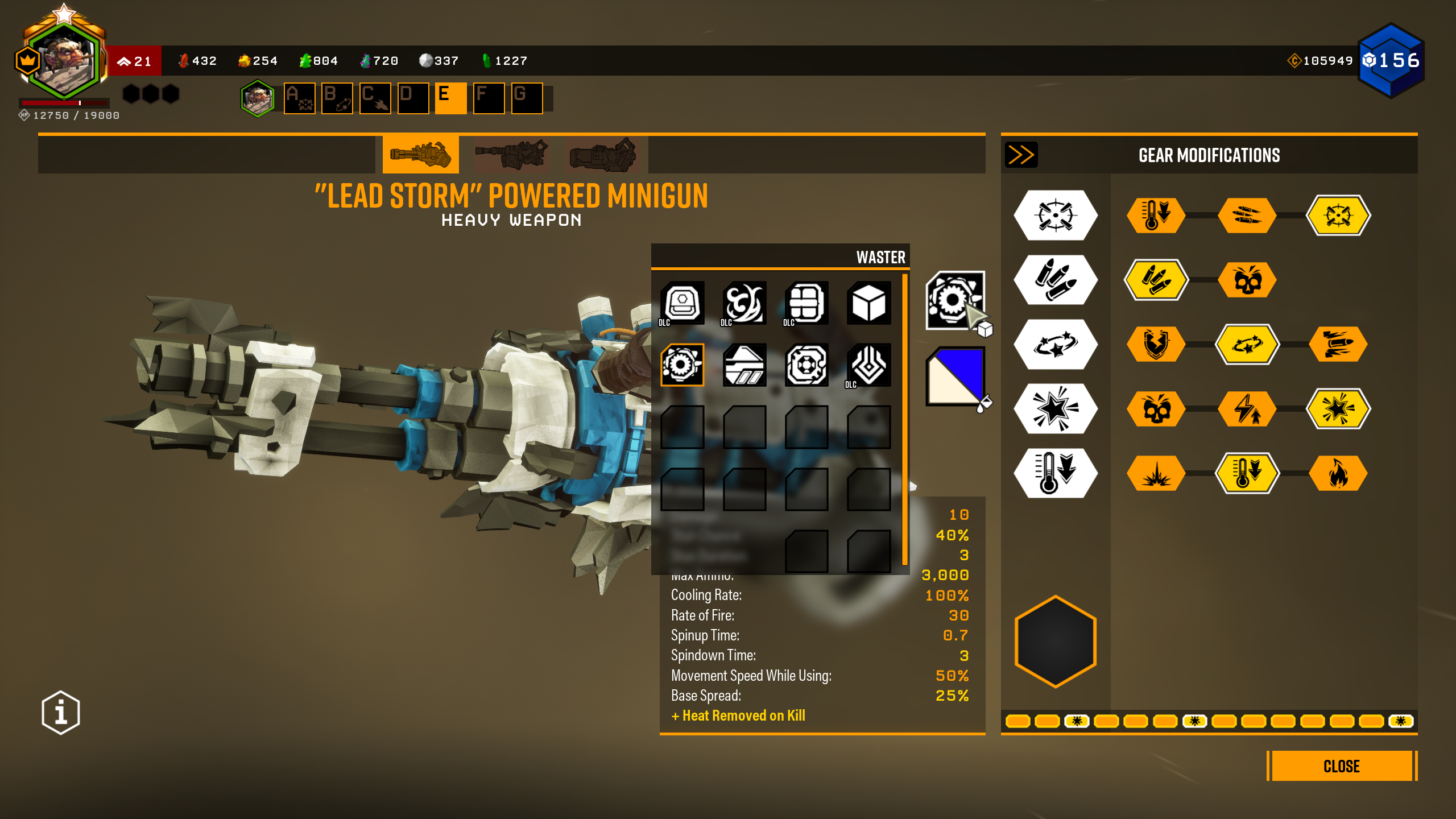
Task: Open the blue and cream paintjob swatch
Action: [x=955, y=376]
